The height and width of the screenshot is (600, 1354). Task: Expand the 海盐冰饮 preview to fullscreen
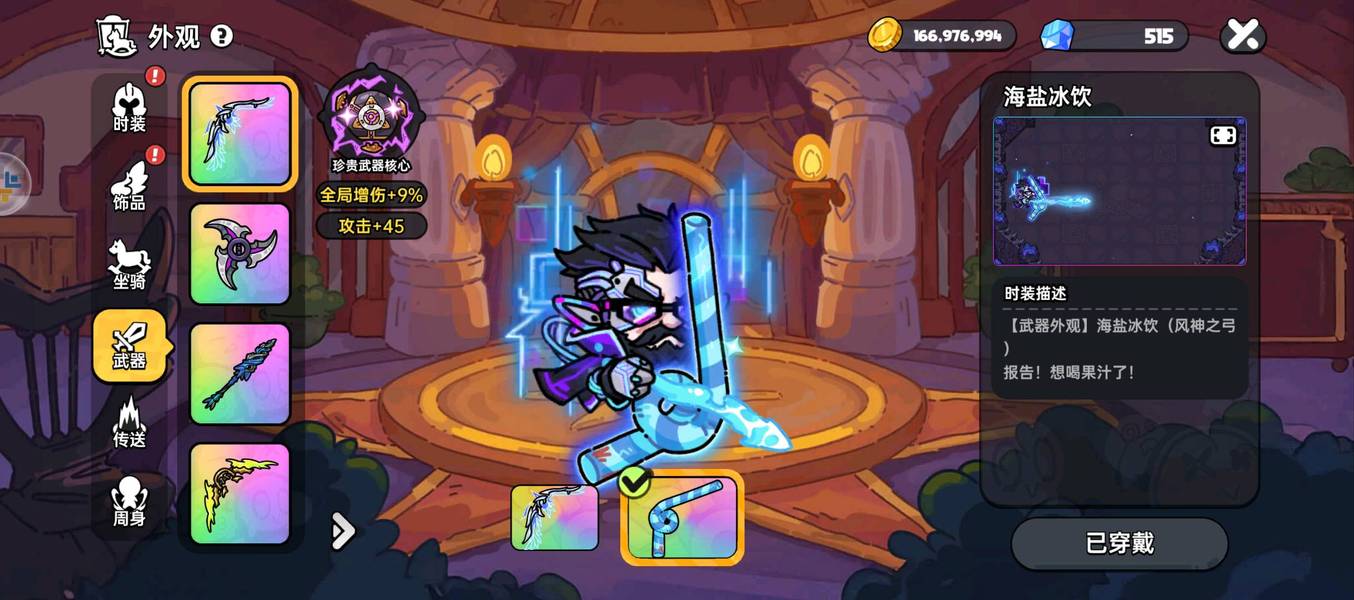1223,136
